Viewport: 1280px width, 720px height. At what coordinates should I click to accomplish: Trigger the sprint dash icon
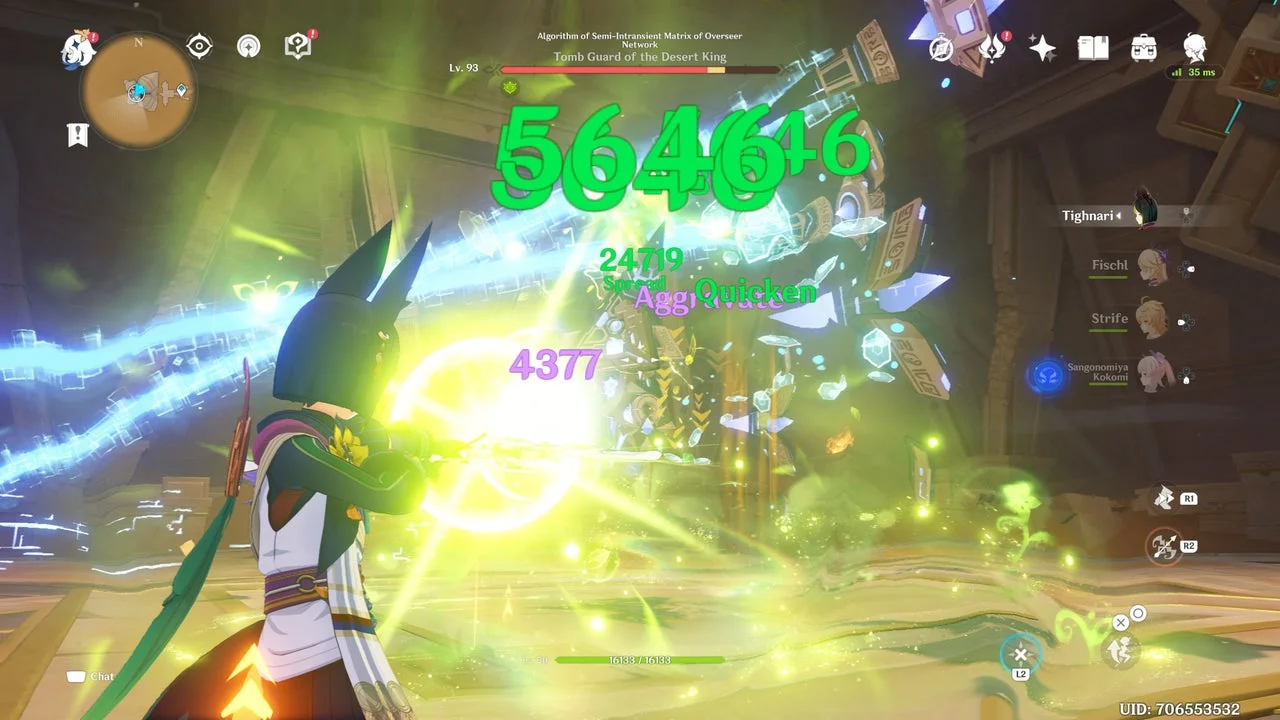[1117, 651]
